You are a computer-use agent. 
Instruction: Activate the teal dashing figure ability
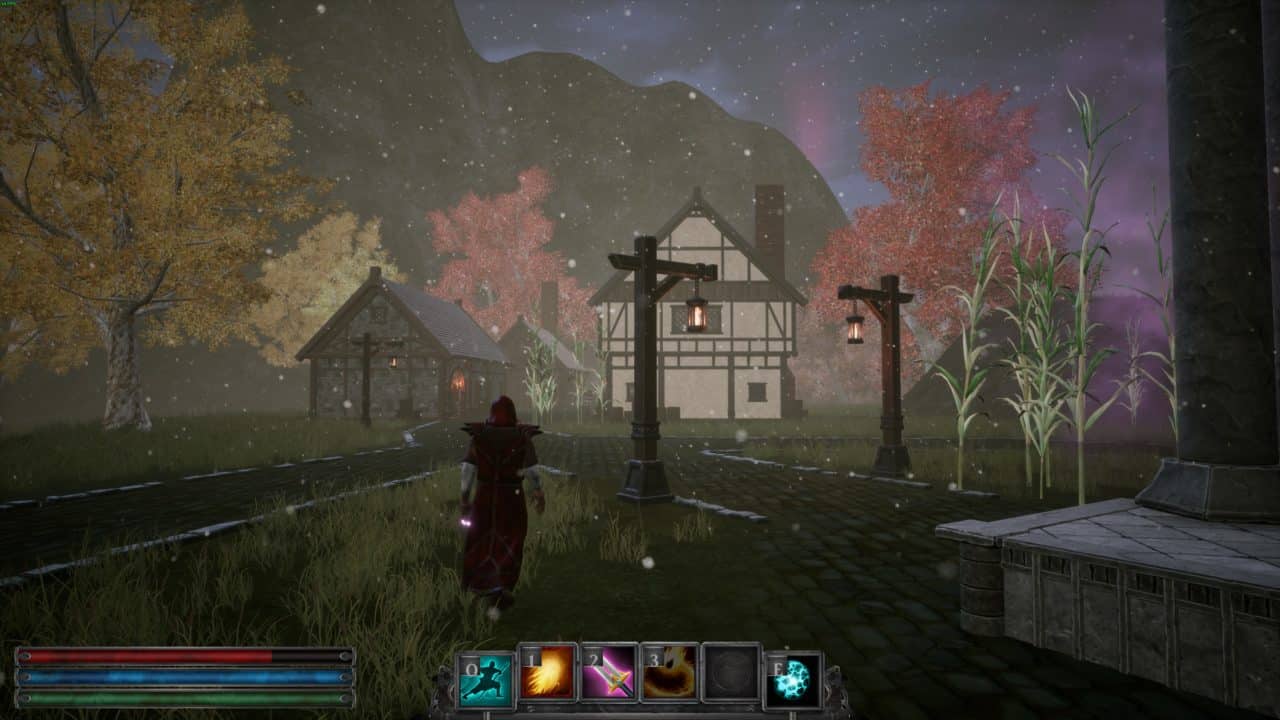pos(486,677)
